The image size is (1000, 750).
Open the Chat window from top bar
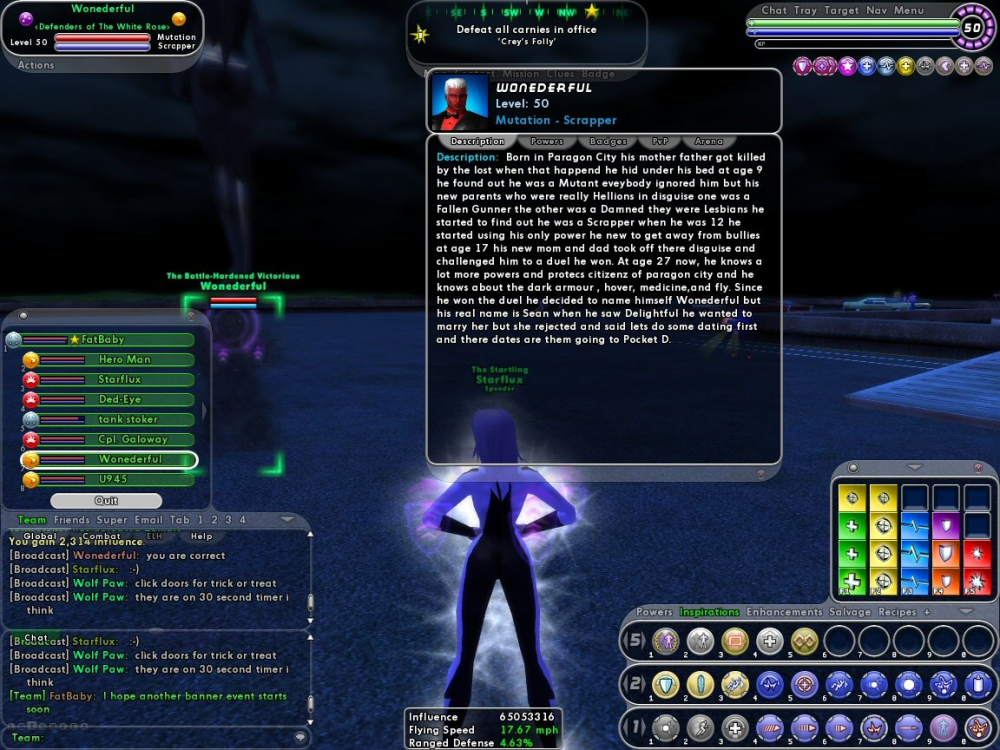(x=774, y=10)
